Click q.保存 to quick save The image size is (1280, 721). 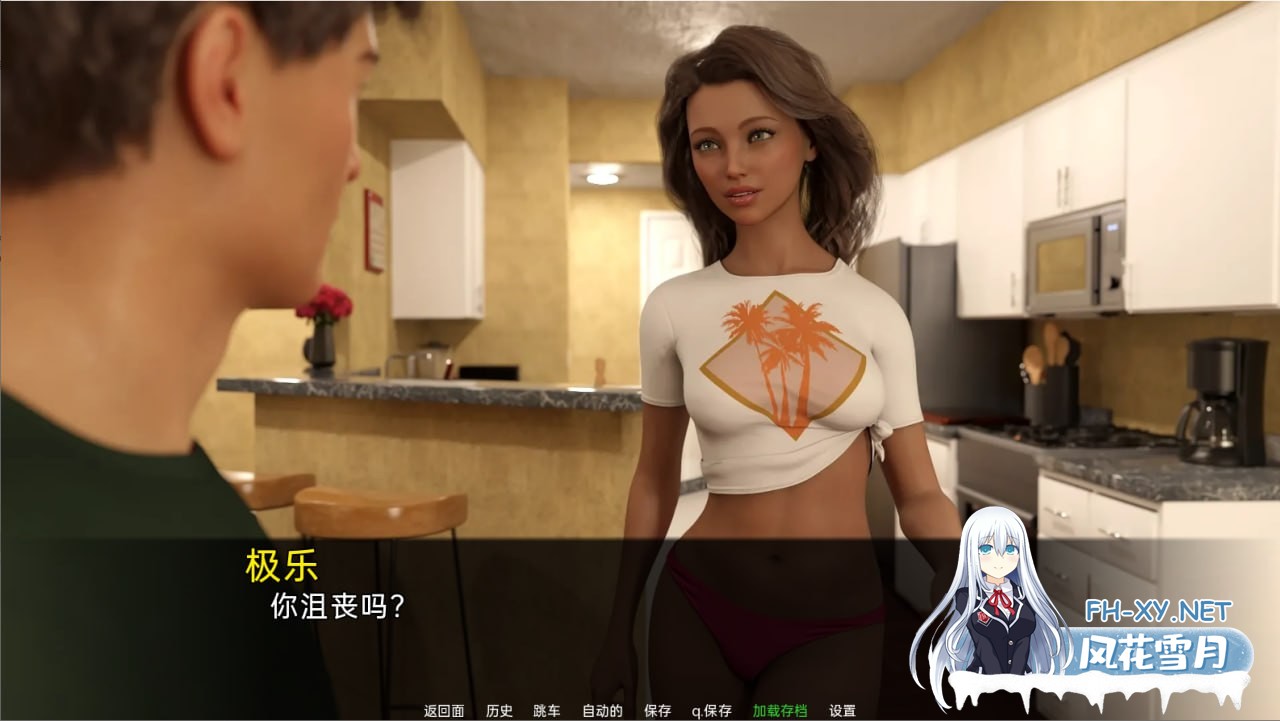point(711,711)
